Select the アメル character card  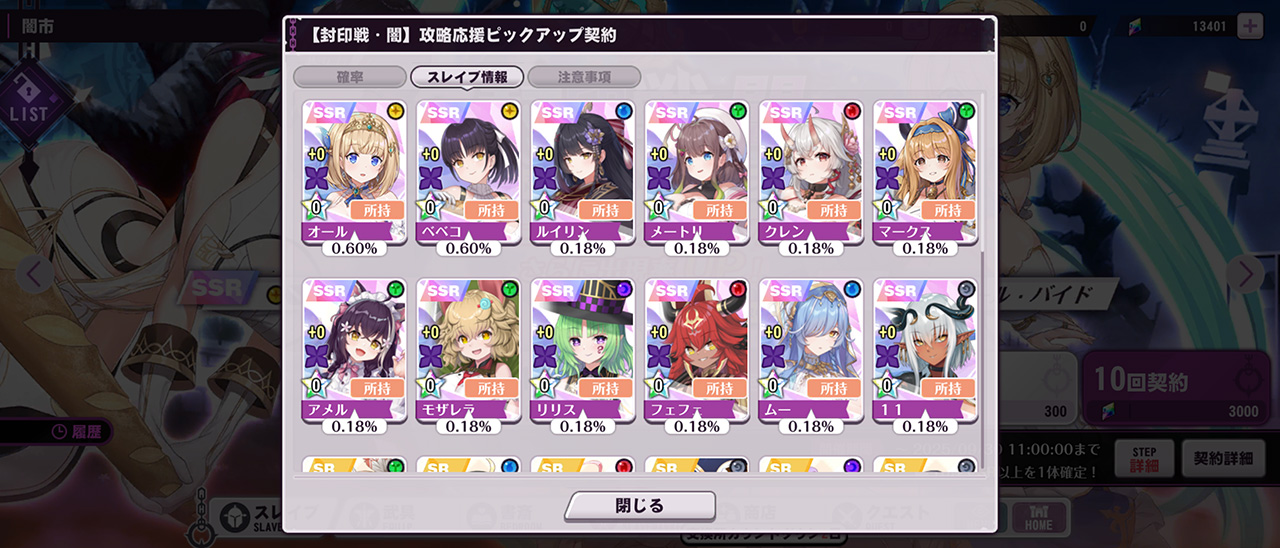tap(354, 349)
